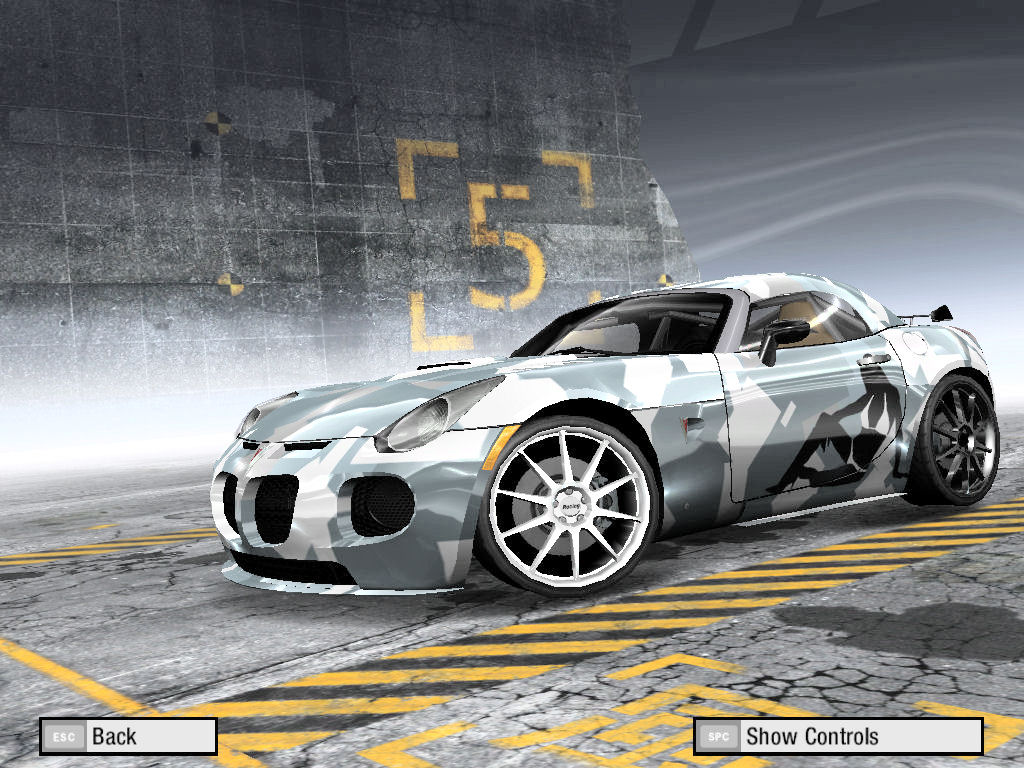1024x768 pixels.
Task: Open the Show Controls button
Action: point(838,737)
